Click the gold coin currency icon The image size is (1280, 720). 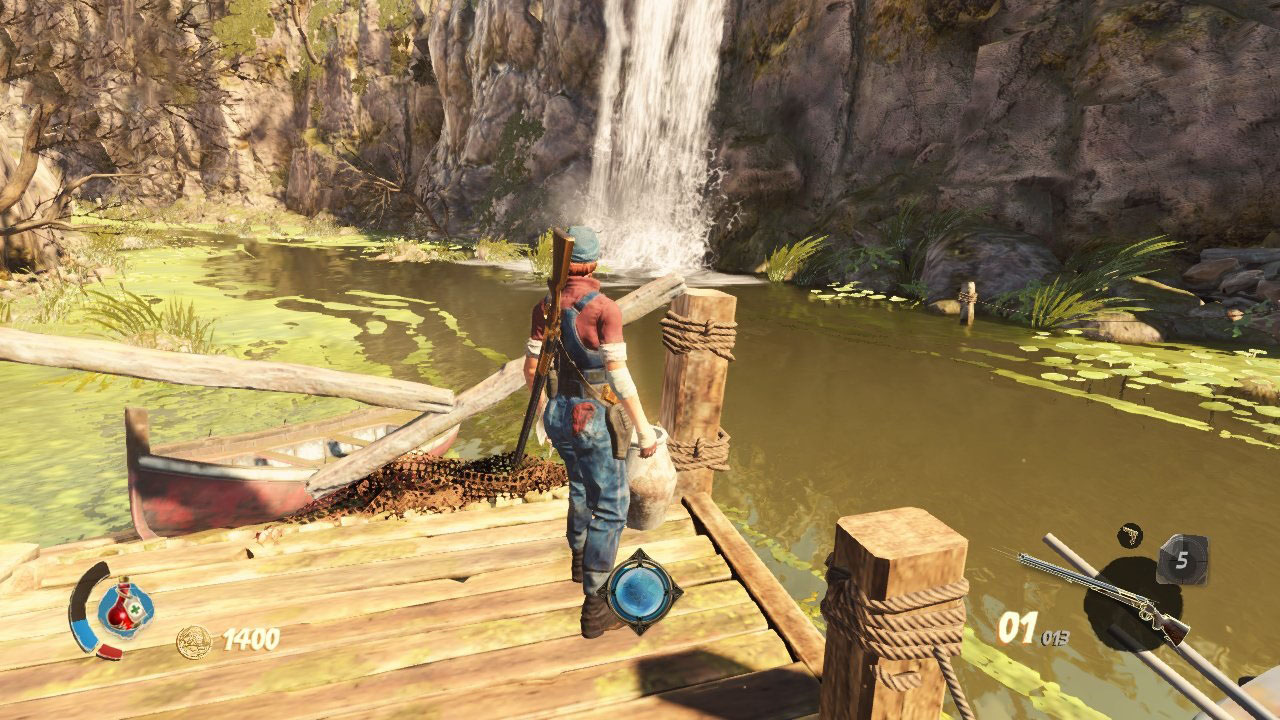point(194,641)
